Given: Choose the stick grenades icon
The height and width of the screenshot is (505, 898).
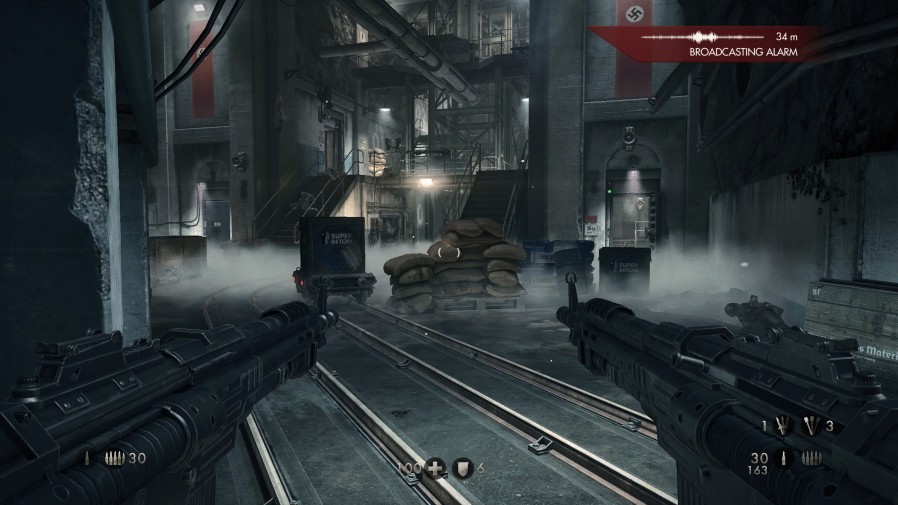Looking at the screenshot, I should pyautogui.click(x=811, y=426).
